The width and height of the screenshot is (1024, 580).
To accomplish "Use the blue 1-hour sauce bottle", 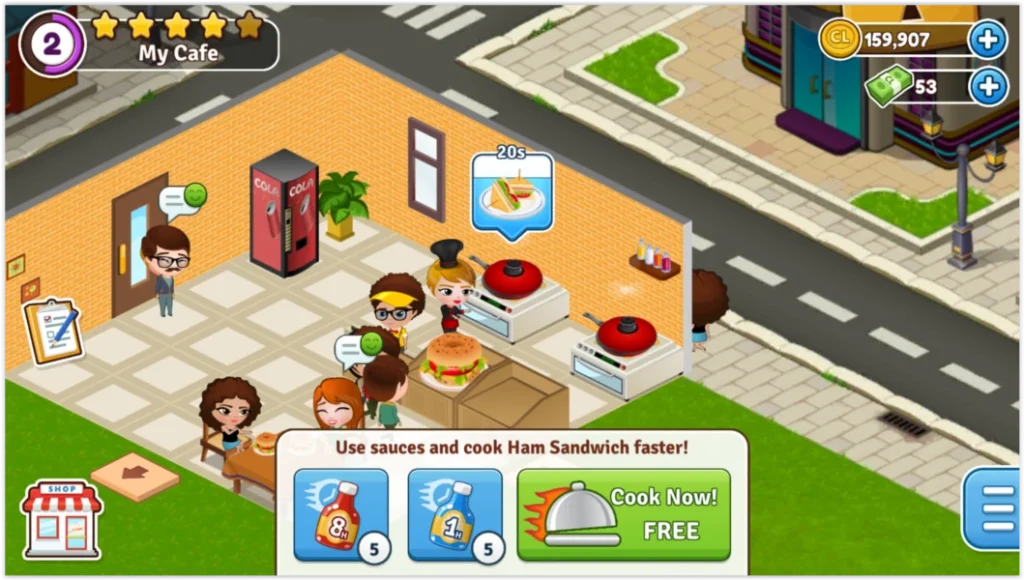I will pos(454,514).
